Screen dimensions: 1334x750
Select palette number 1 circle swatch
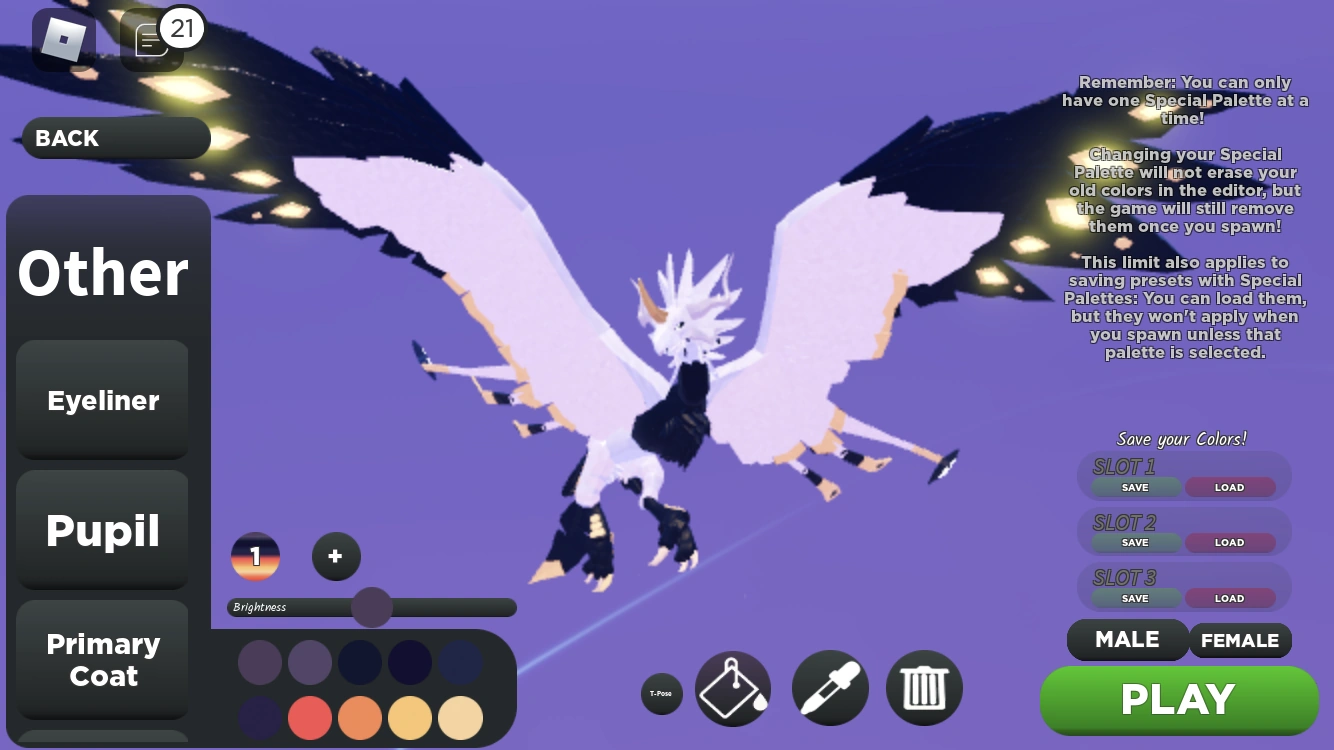pos(256,556)
